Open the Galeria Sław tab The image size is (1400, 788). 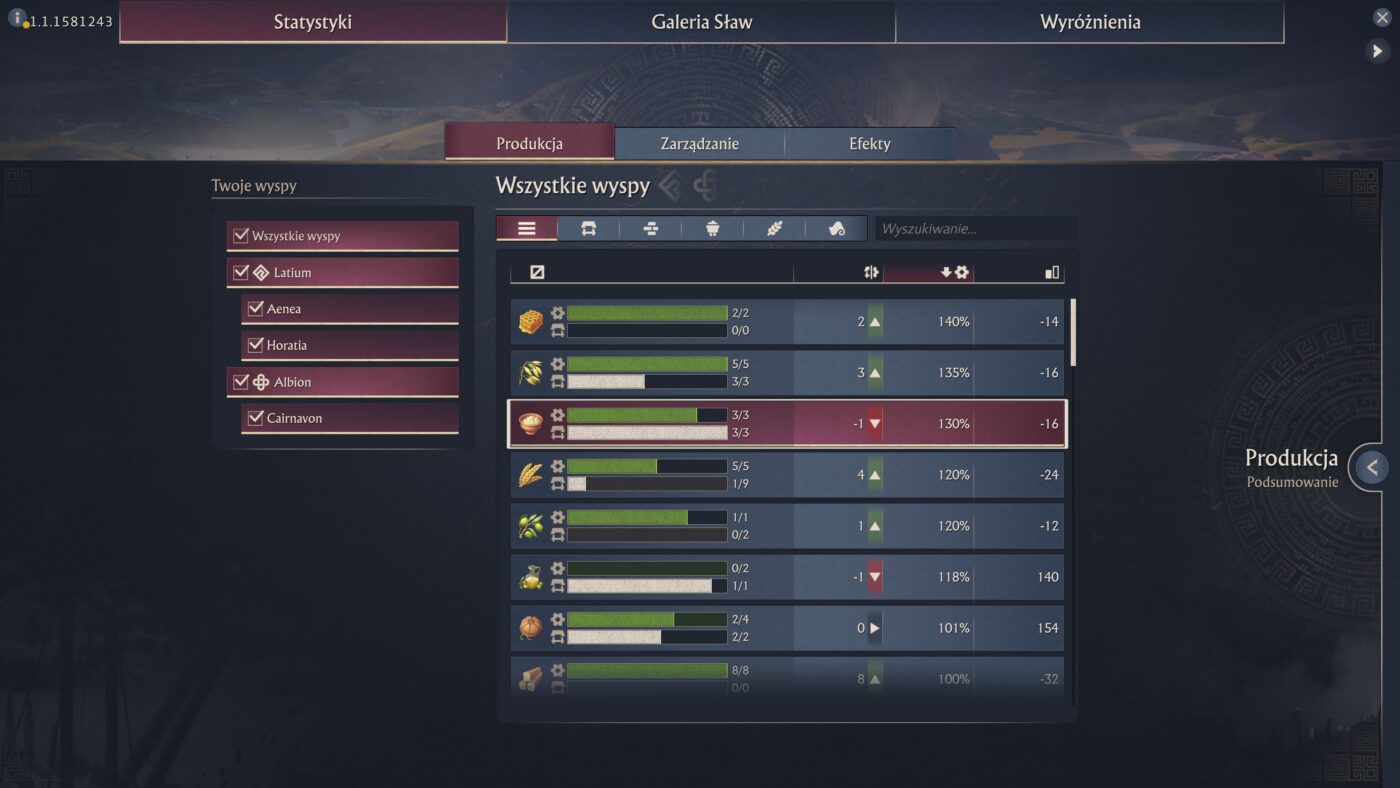click(x=701, y=22)
